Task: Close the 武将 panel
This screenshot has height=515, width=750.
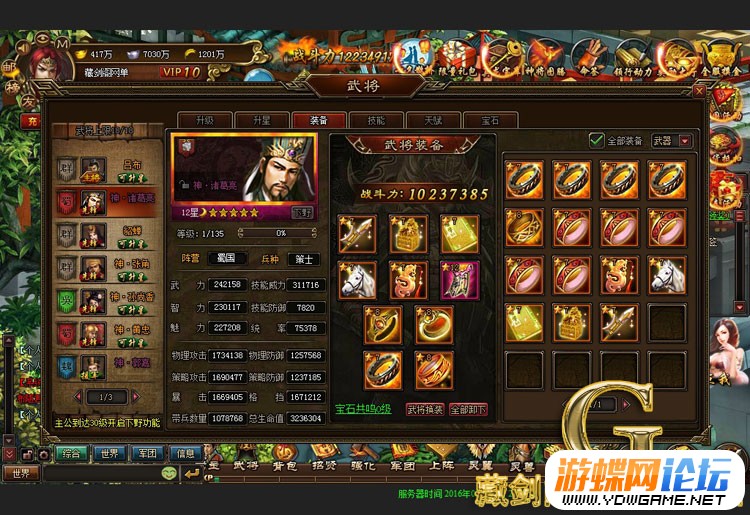Action: pyautogui.click(x=699, y=91)
